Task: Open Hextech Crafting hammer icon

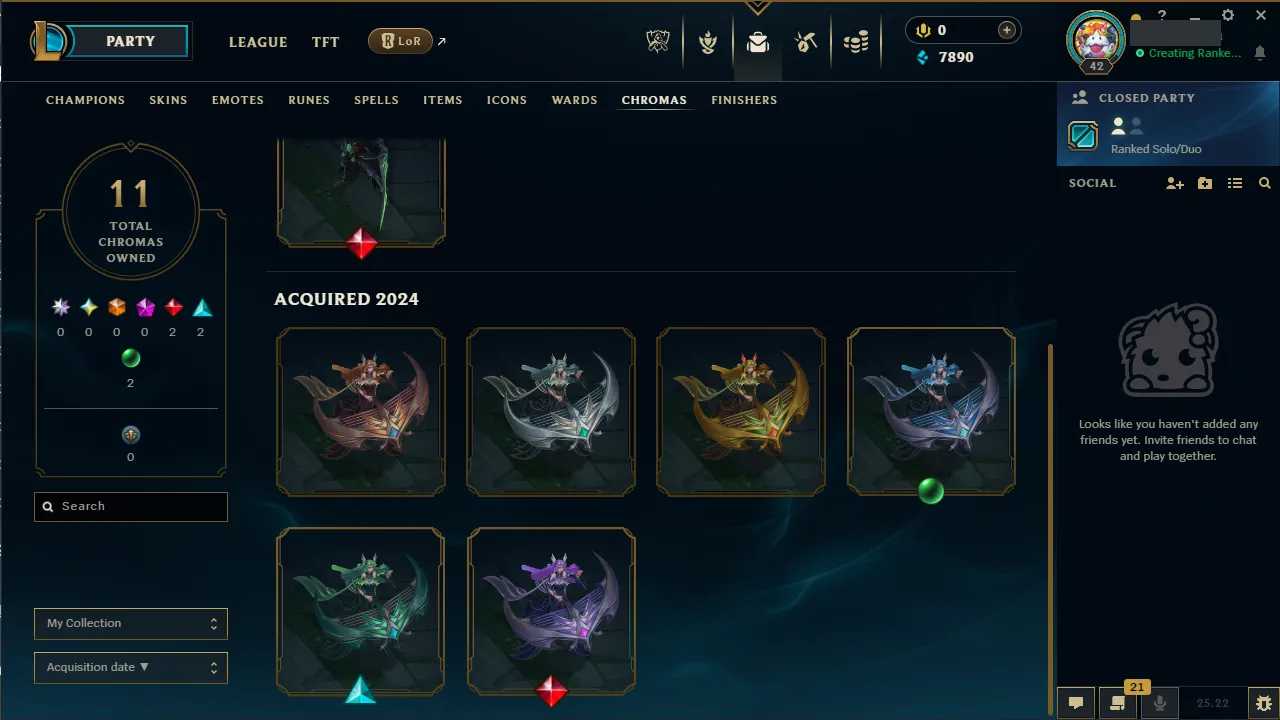Action: click(806, 40)
